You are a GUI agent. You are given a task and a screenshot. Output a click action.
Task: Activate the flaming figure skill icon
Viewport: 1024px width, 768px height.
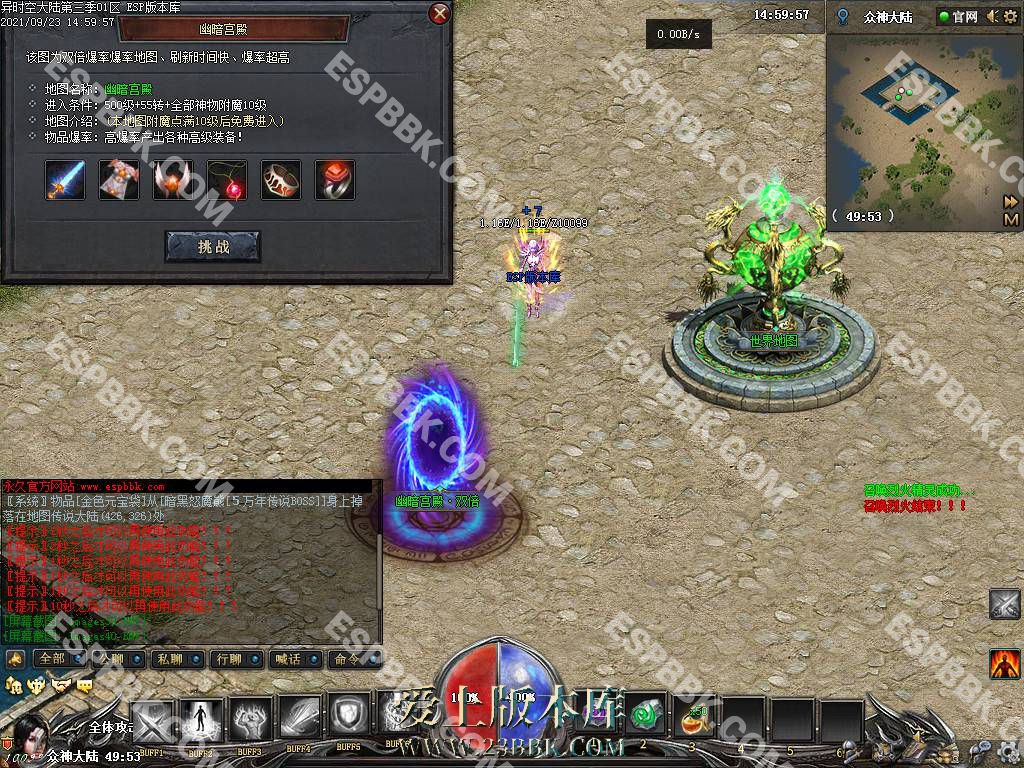coord(1004,662)
